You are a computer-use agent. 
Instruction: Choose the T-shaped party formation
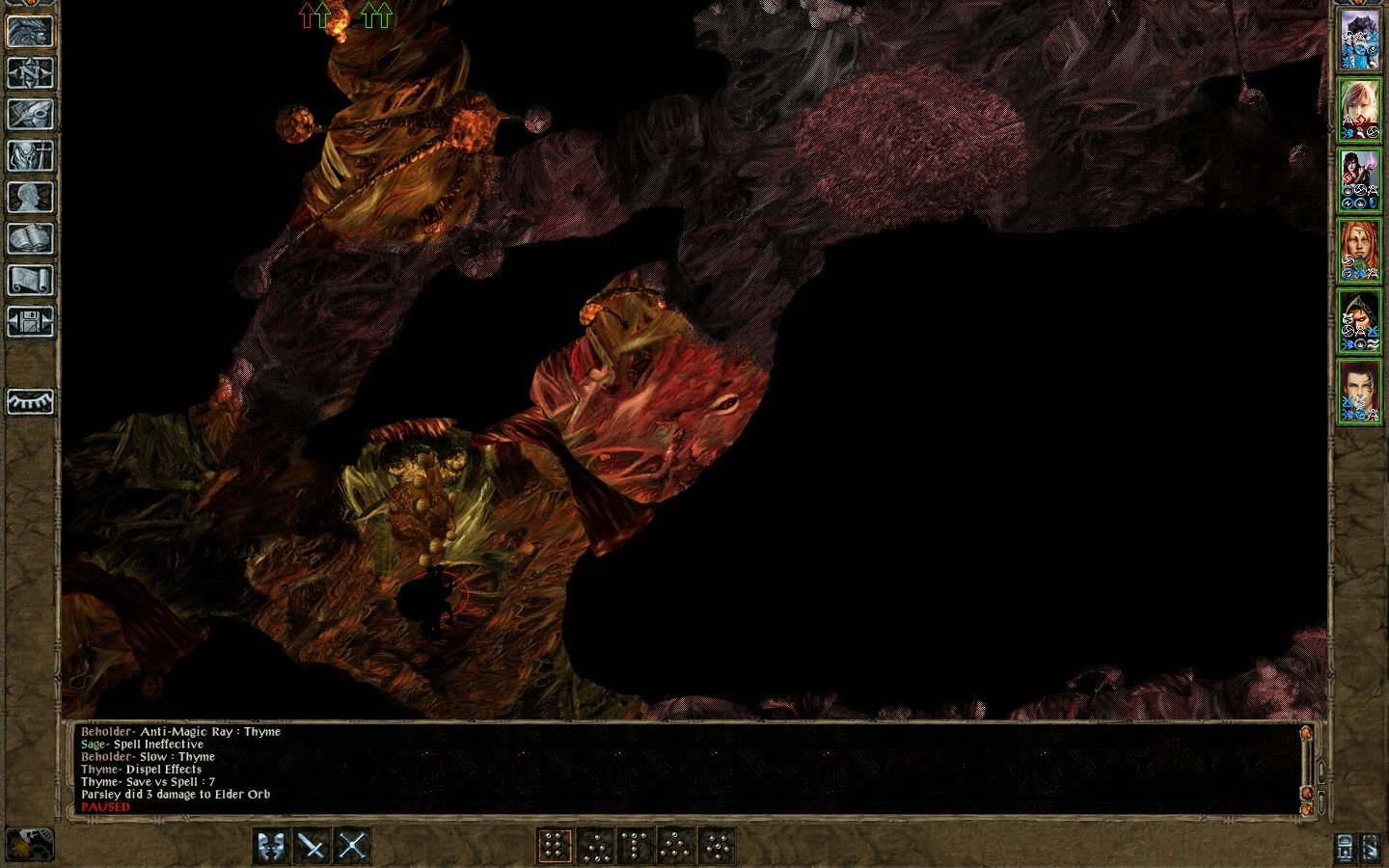tap(635, 844)
